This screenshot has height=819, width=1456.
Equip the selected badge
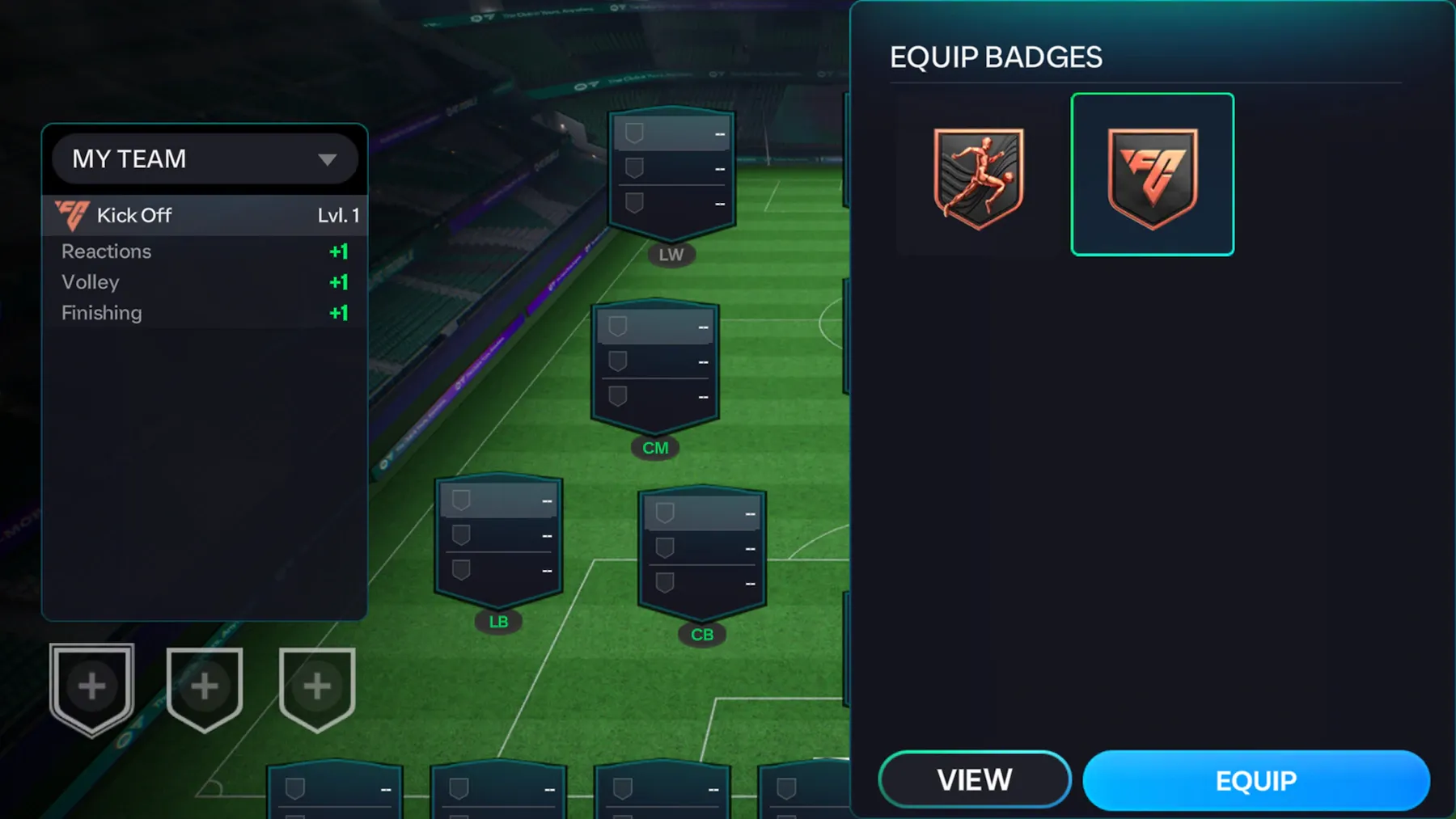(x=1255, y=780)
